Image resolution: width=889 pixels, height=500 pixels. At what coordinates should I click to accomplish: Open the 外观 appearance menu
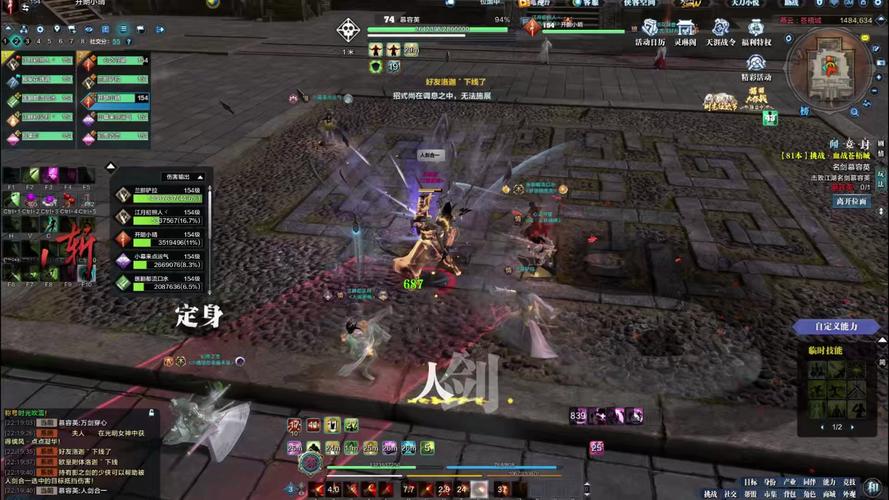[849, 494]
